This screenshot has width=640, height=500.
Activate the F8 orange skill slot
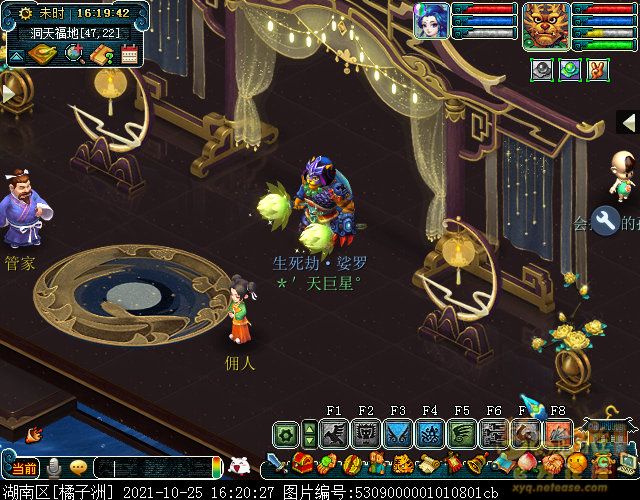558,433
